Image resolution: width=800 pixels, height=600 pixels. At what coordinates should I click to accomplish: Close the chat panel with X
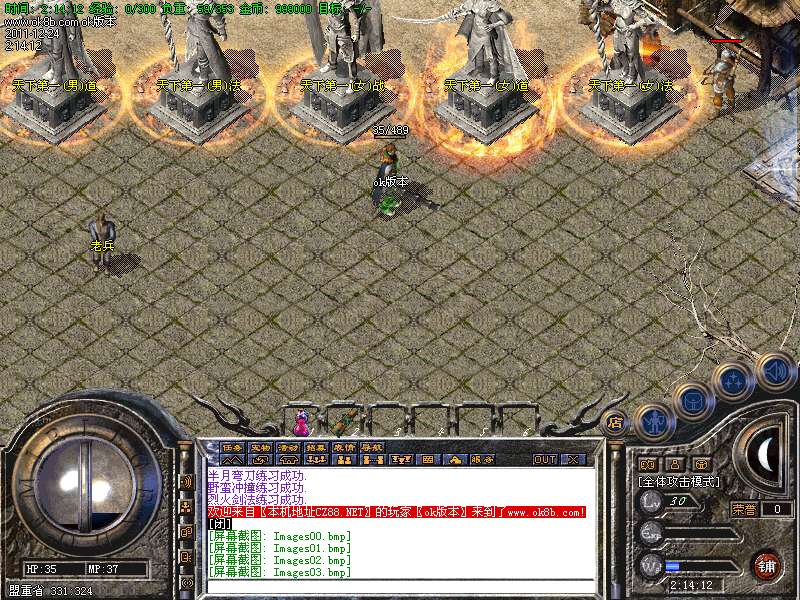pyautogui.click(x=573, y=460)
